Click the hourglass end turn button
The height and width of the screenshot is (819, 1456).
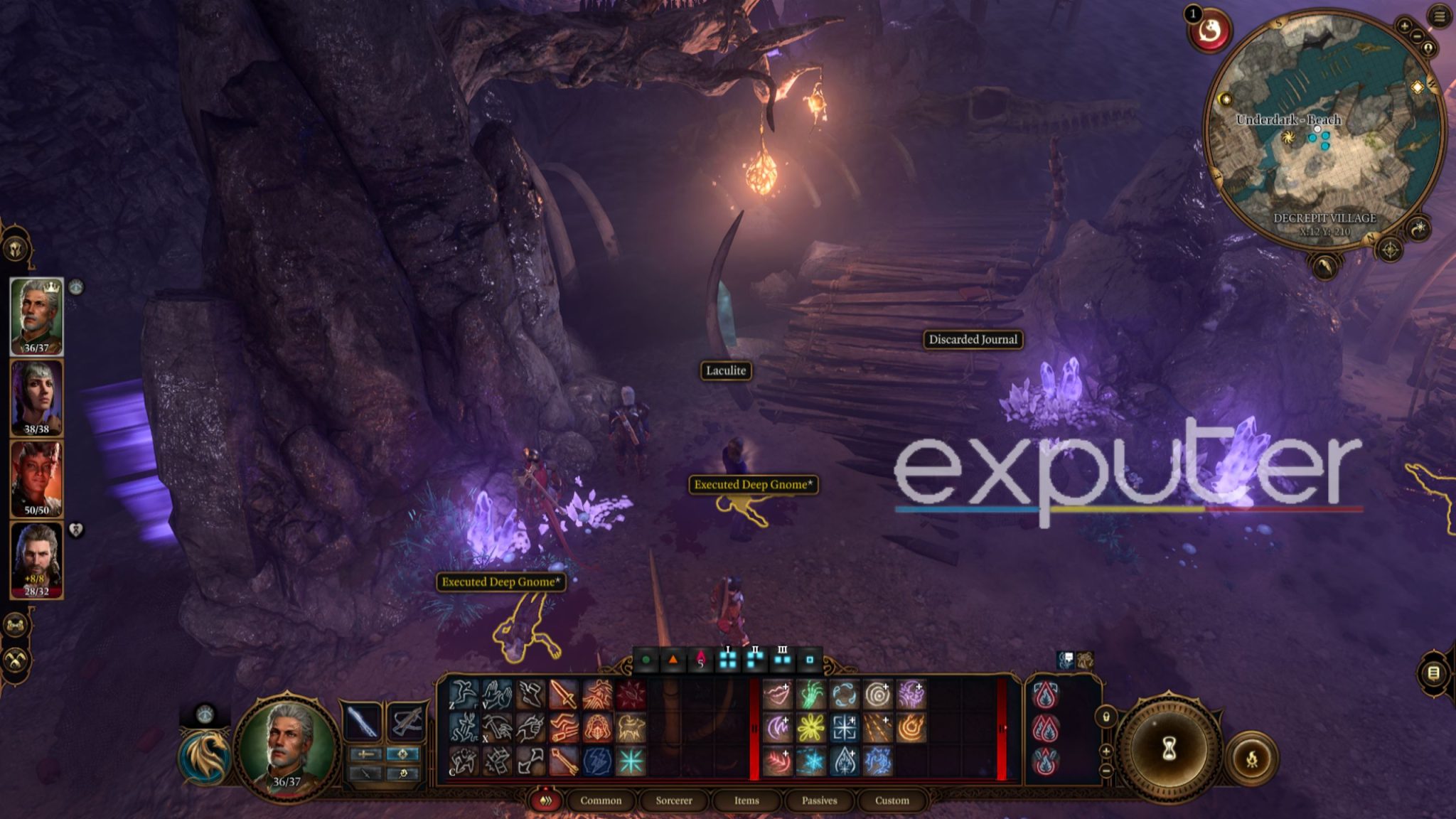tap(1168, 749)
